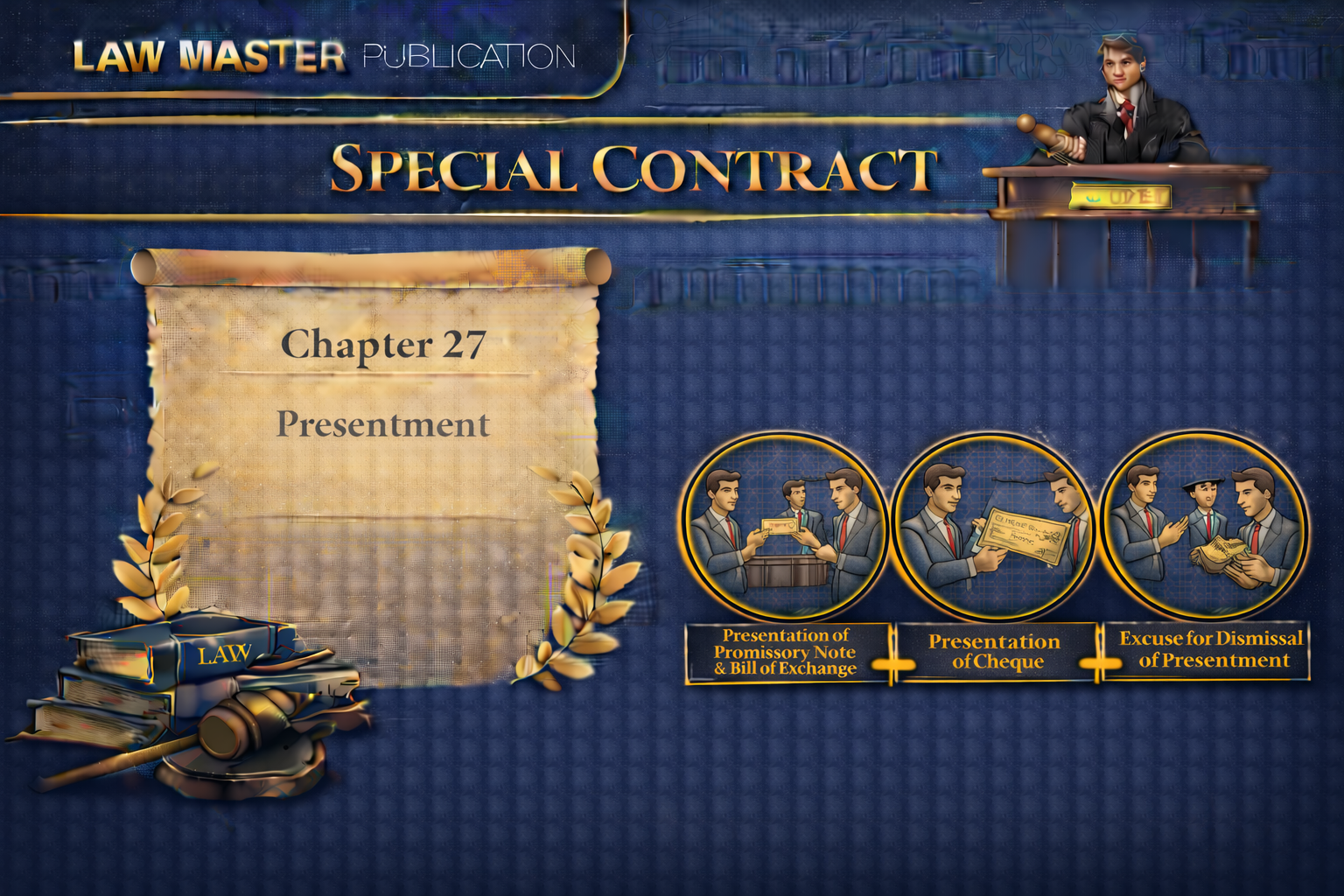Open the Presentation of Cheque label
The height and width of the screenshot is (896, 1344).
click(x=994, y=653)
